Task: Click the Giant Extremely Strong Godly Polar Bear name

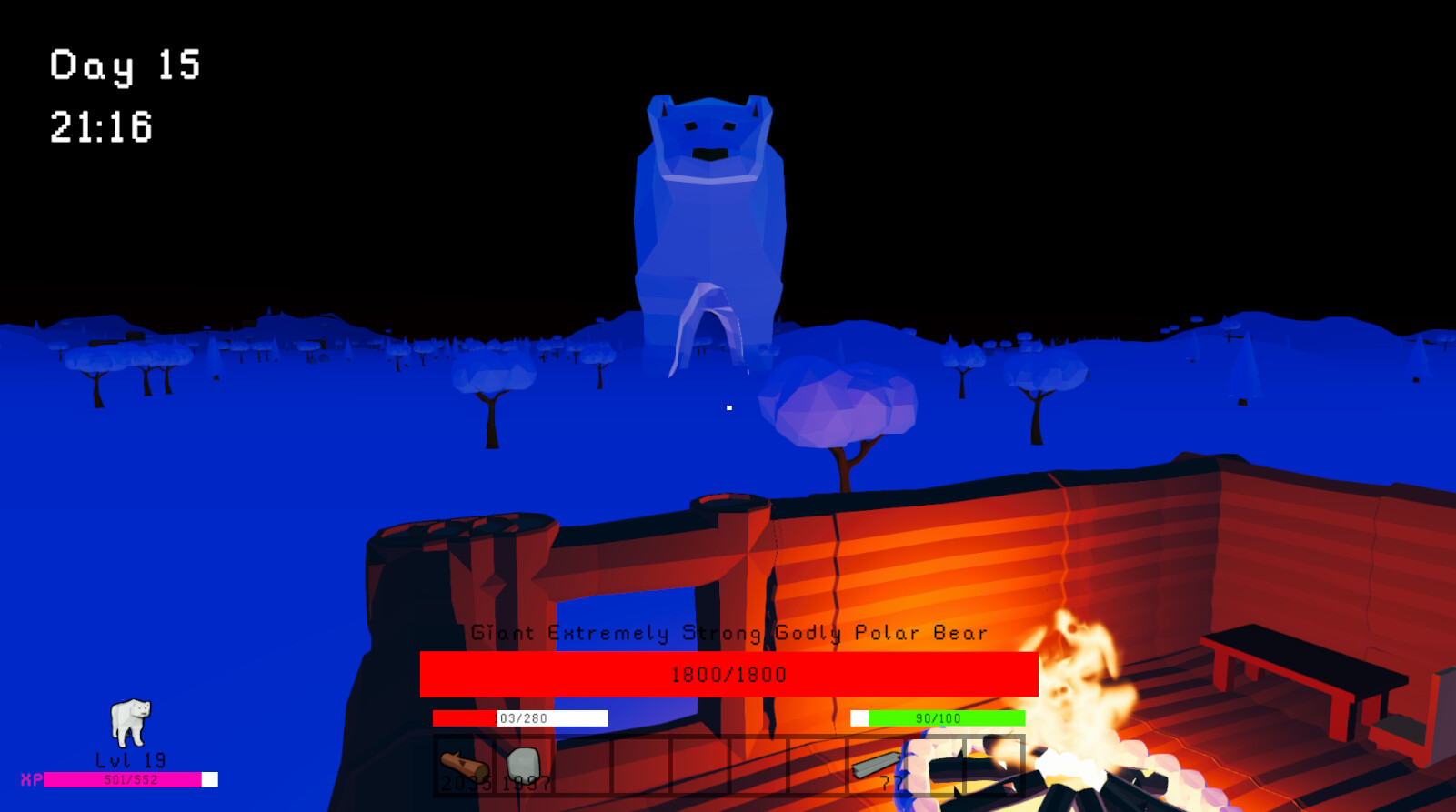Action: click(729, 633)
